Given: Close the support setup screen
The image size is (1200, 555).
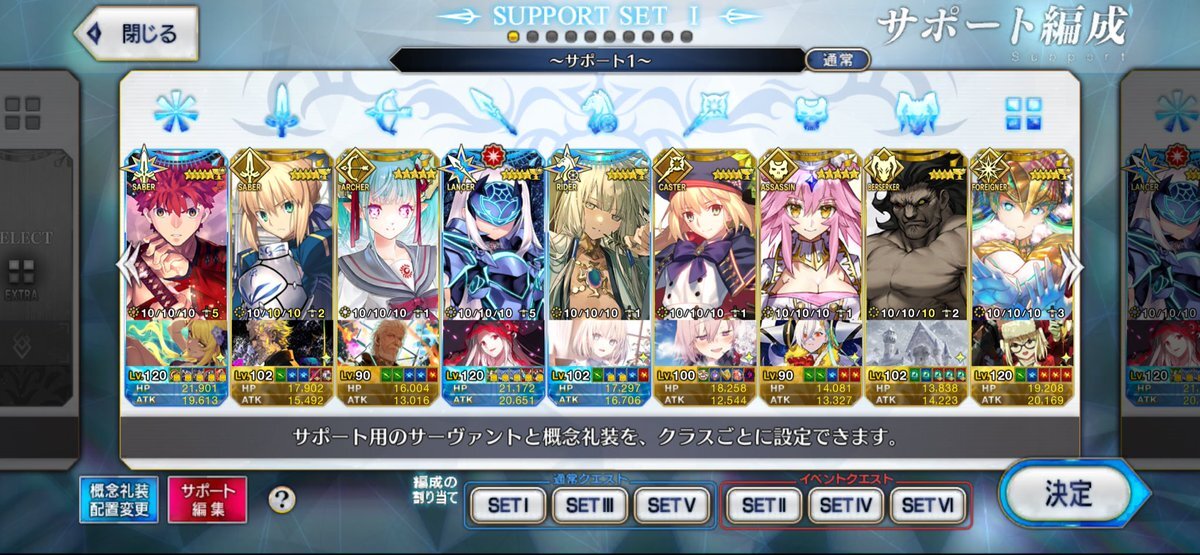Looking at the screenshot, I should [136, 33].
